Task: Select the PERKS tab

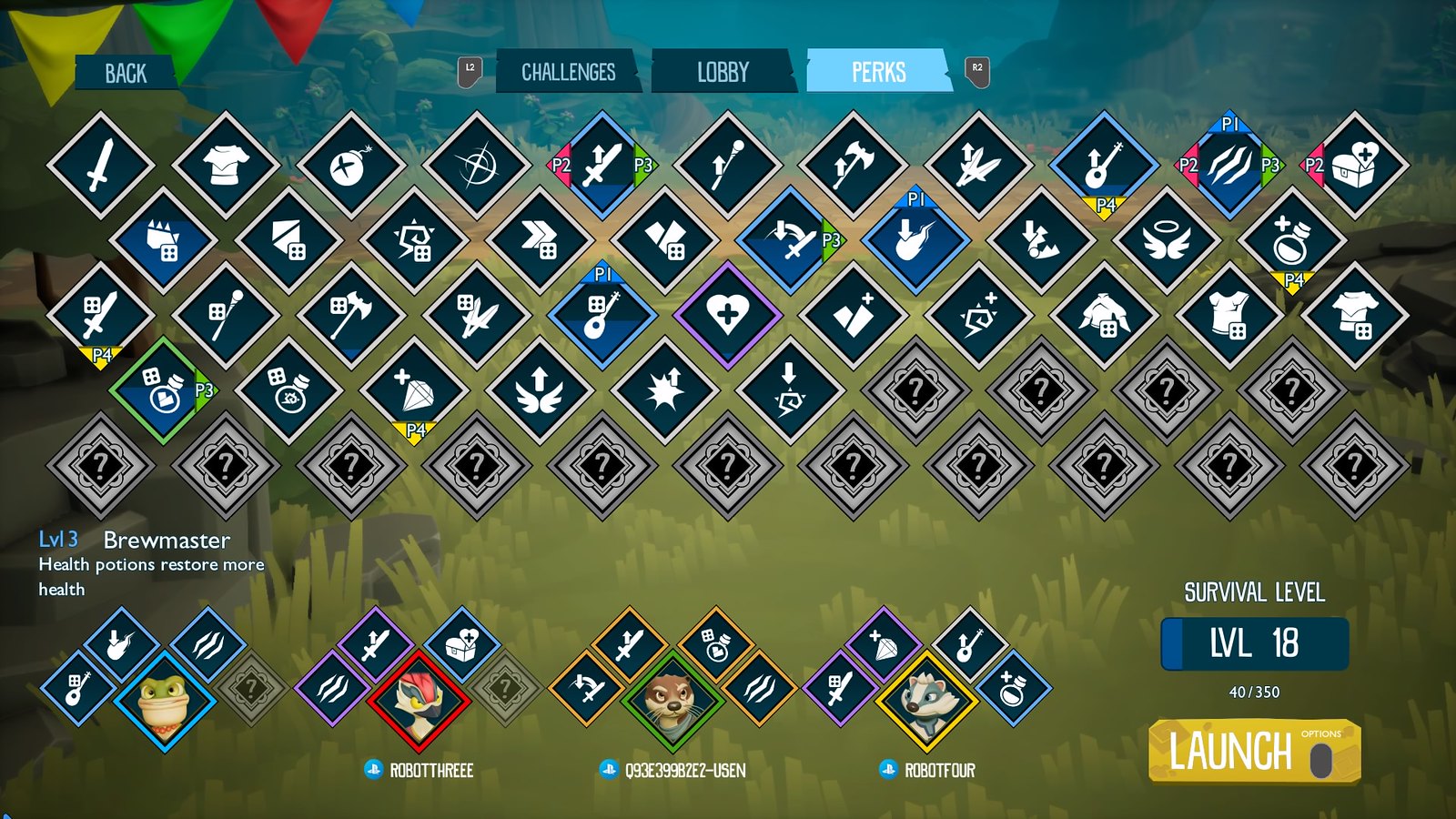Action: [876, 71]
